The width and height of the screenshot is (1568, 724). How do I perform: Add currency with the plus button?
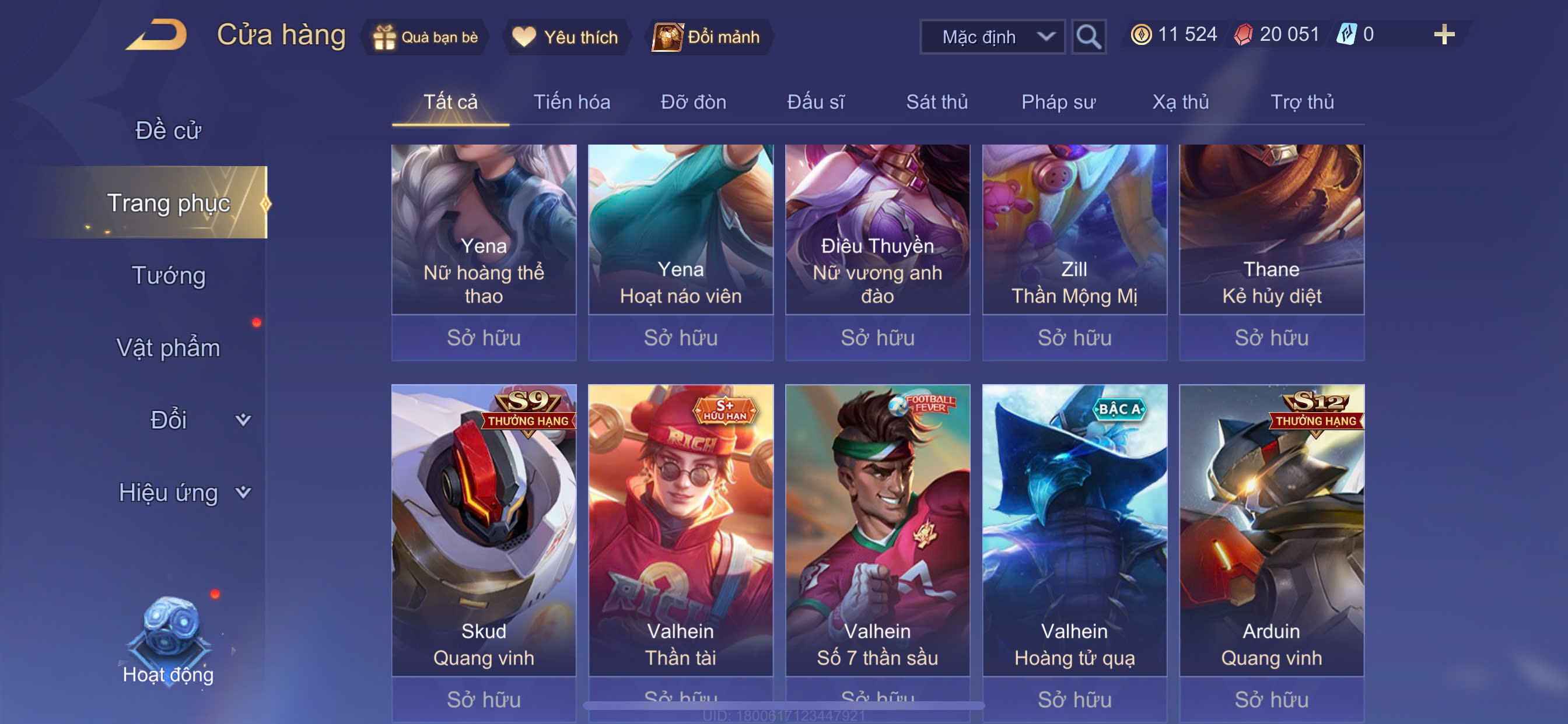click(1444, 34)
